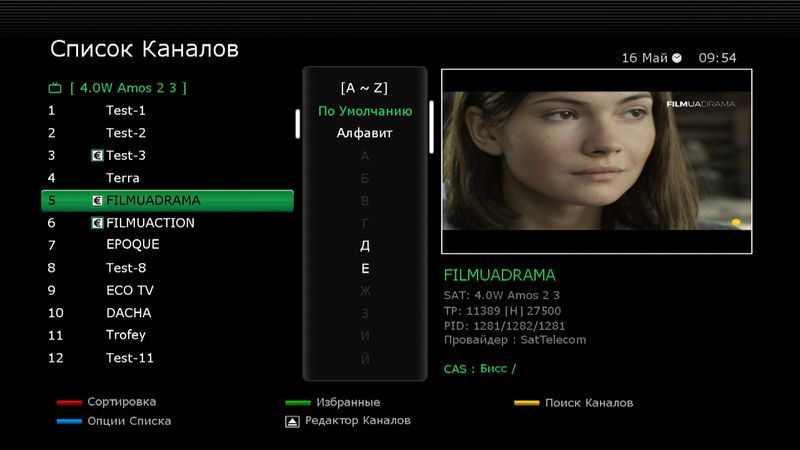Choose the DACHA channel

pos(128,313)
